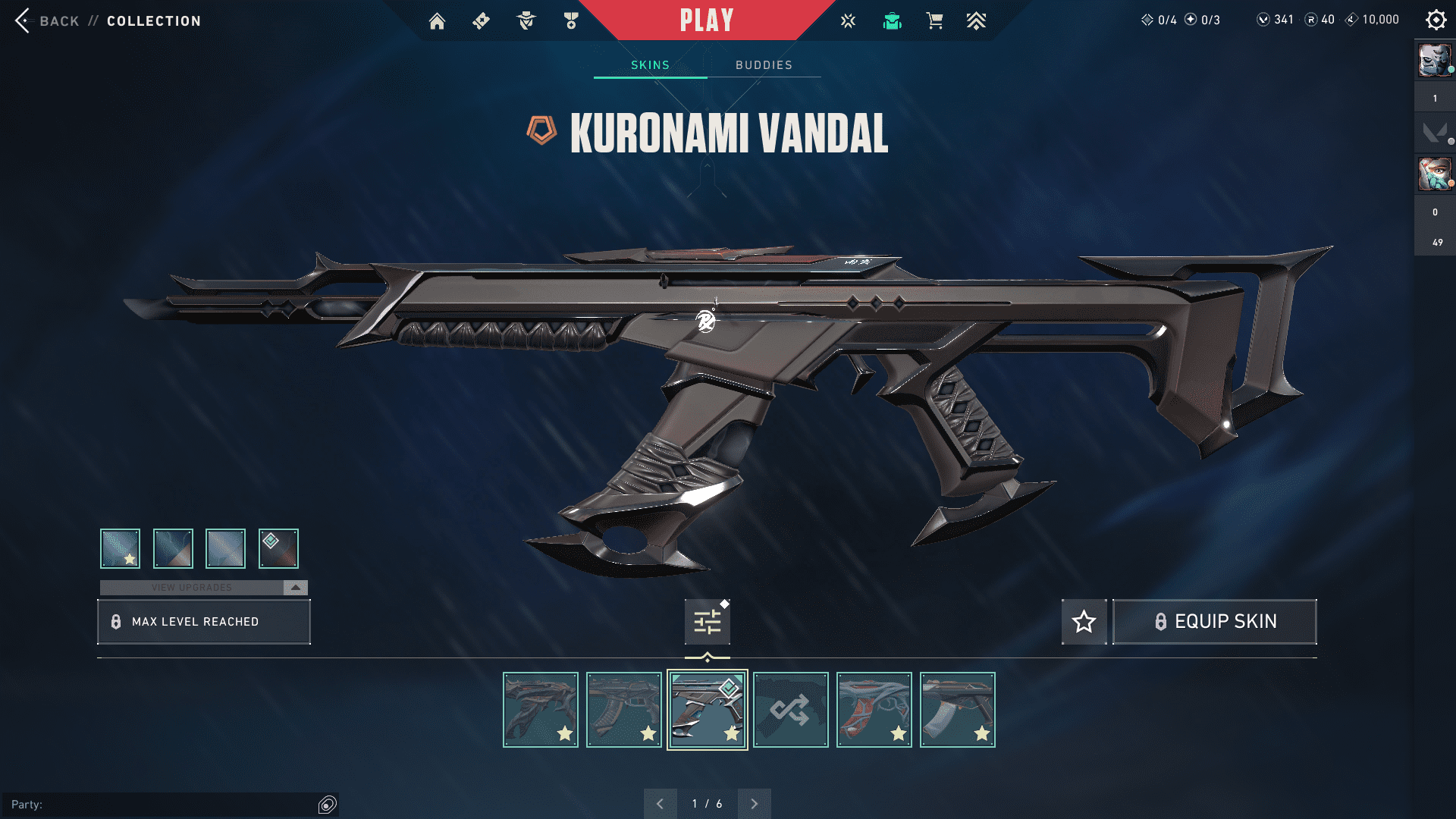This screenshot has height=819, width=1456.
Task: Favorite this skin with star button
Action: point(1084,622)
